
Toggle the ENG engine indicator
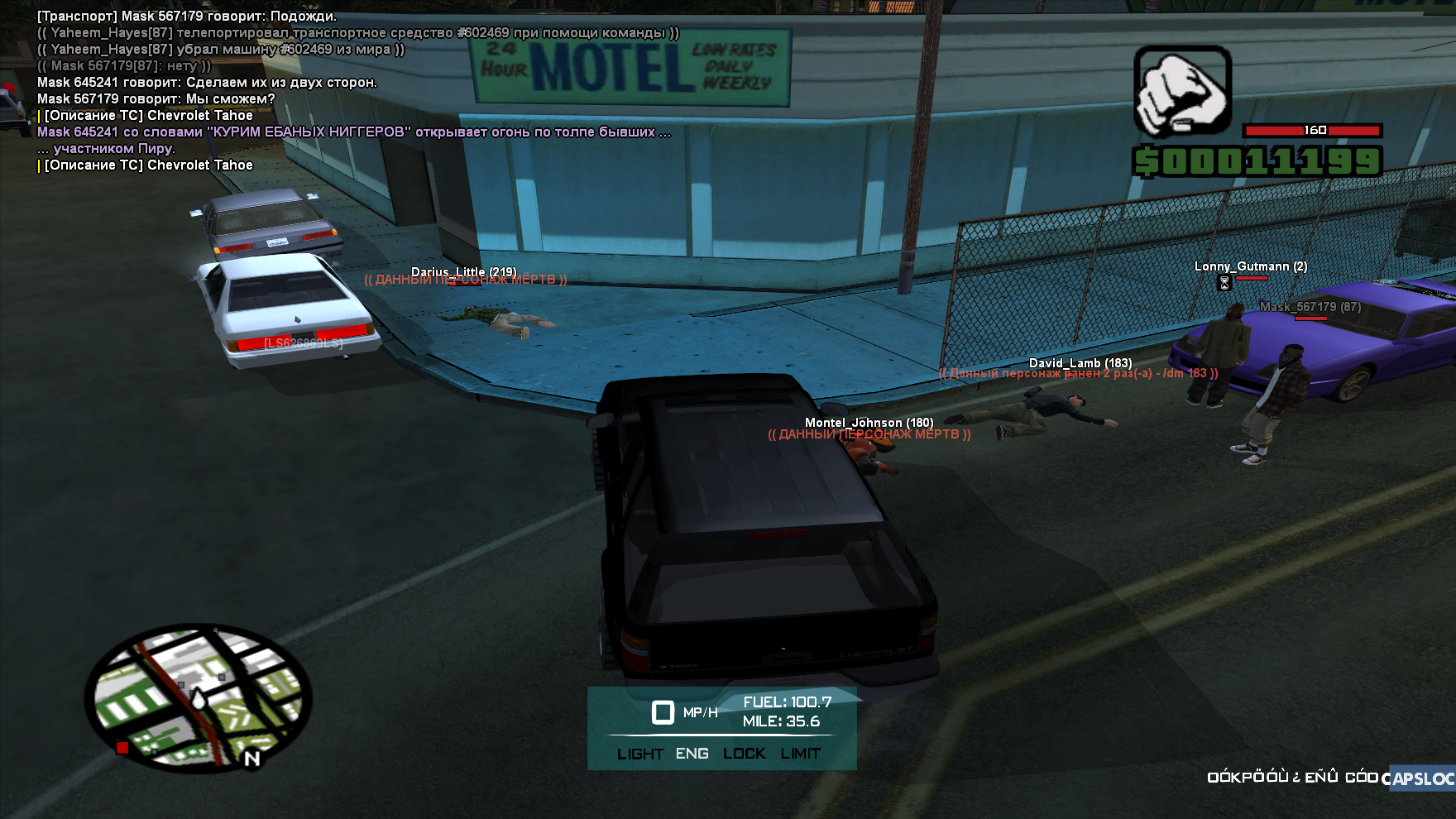click(692, 754)
